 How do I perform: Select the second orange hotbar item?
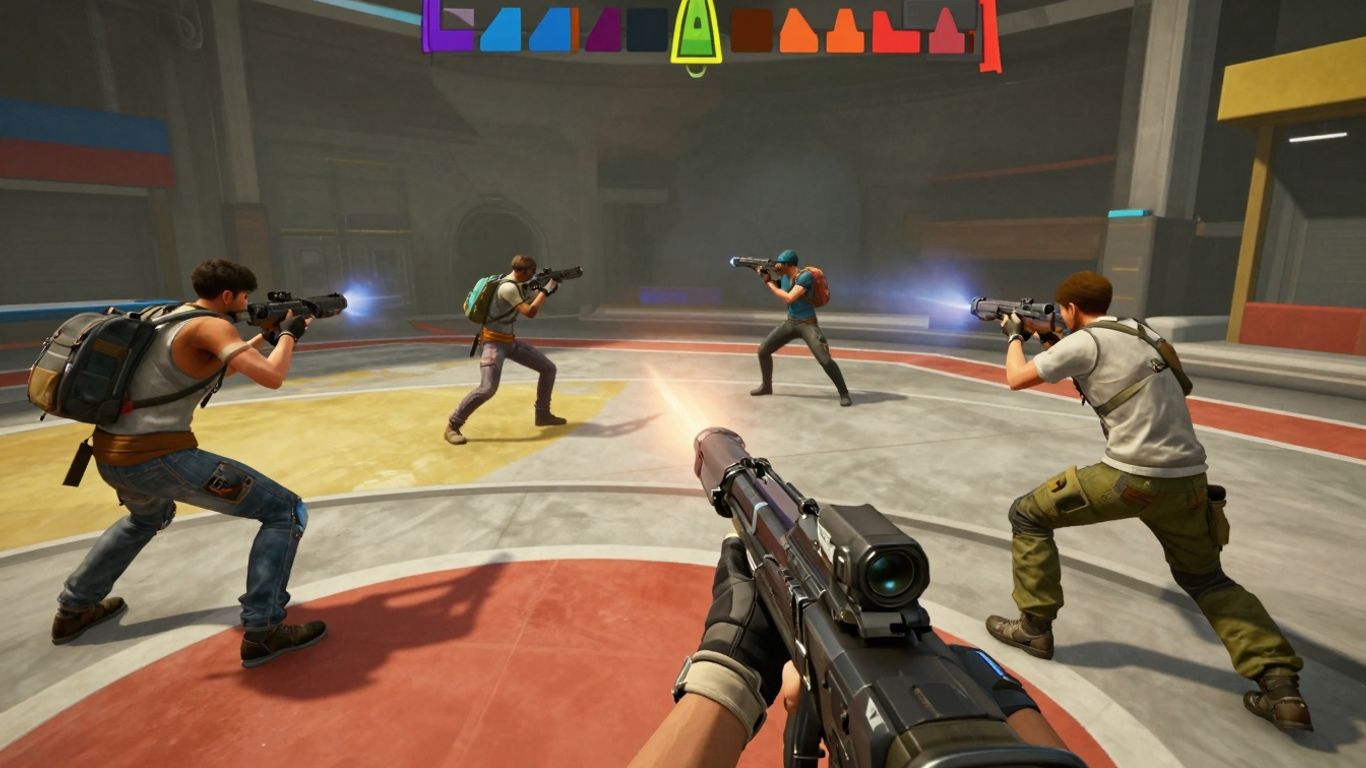(x=843, y=32)
